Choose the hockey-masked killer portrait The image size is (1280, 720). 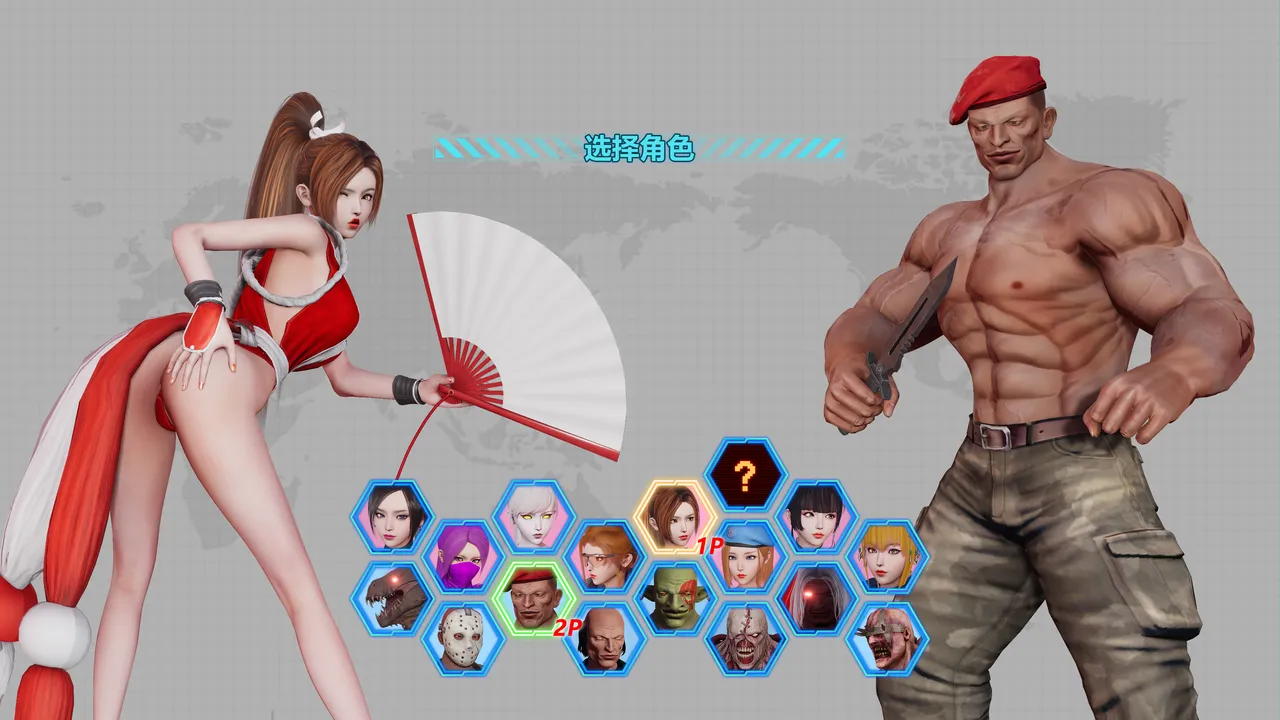[x=462, y=638]
